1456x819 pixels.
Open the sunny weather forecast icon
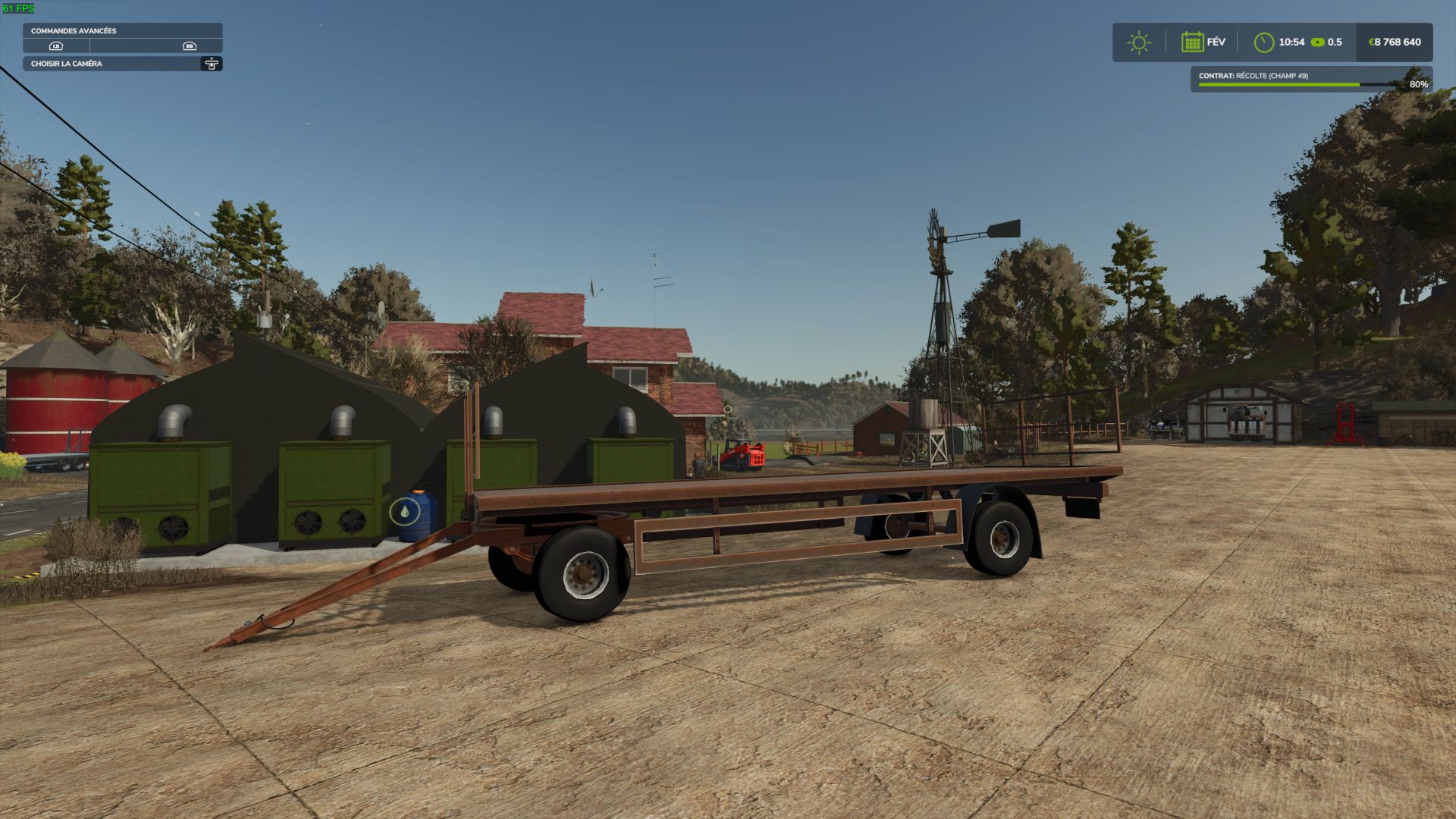click(1138, 42)
